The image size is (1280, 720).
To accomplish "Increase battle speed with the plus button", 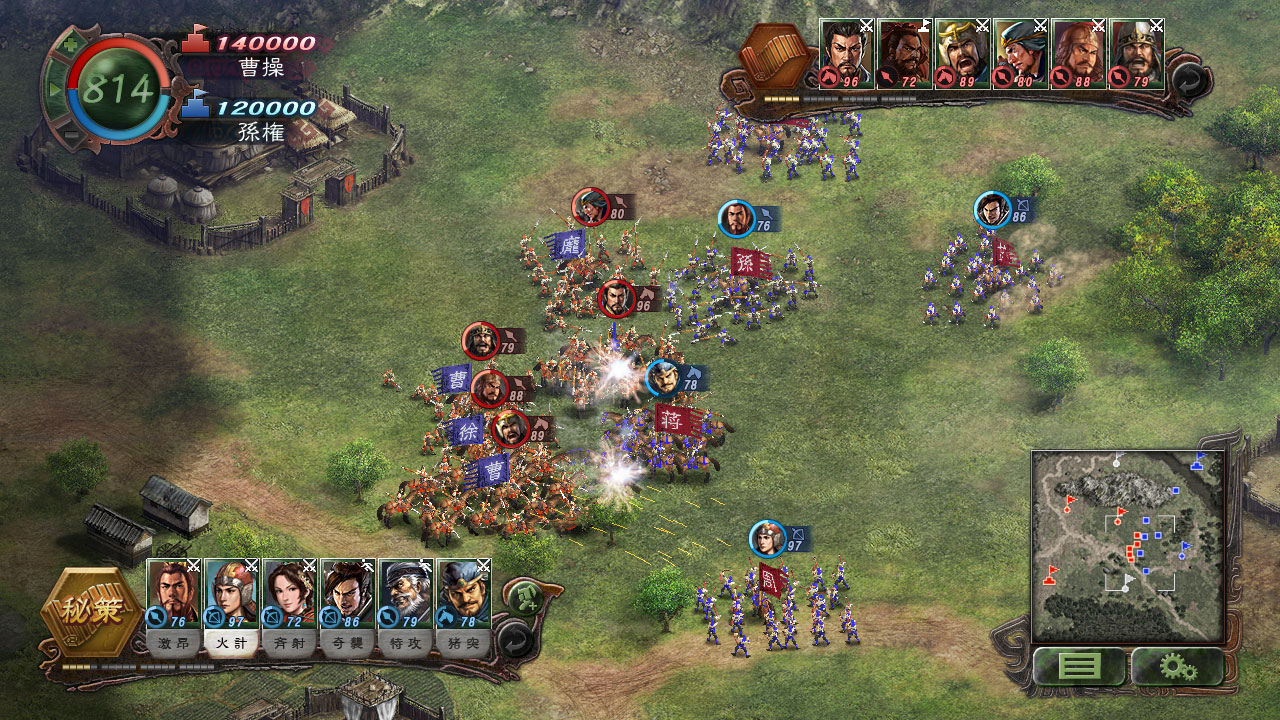I will pyautogui.click(x=69, y=46).
